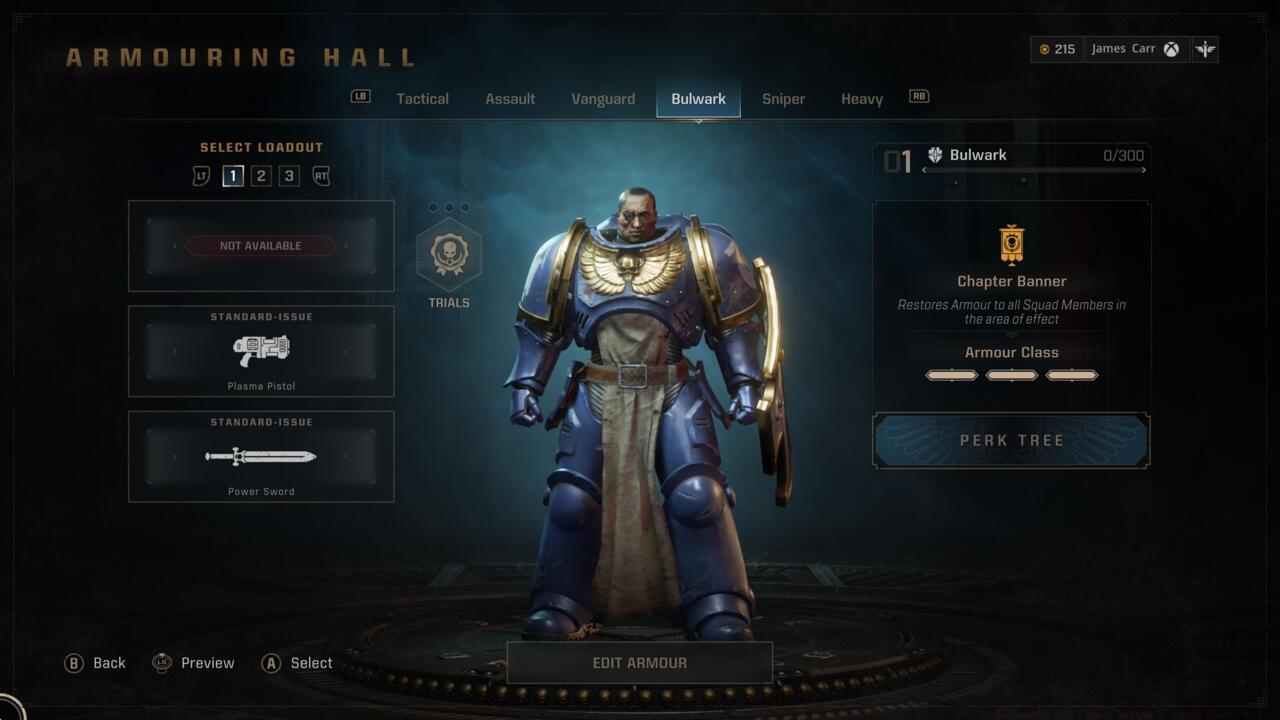Click the Edit Armour button
The image size is (1280, 720).
click(639, 662)
